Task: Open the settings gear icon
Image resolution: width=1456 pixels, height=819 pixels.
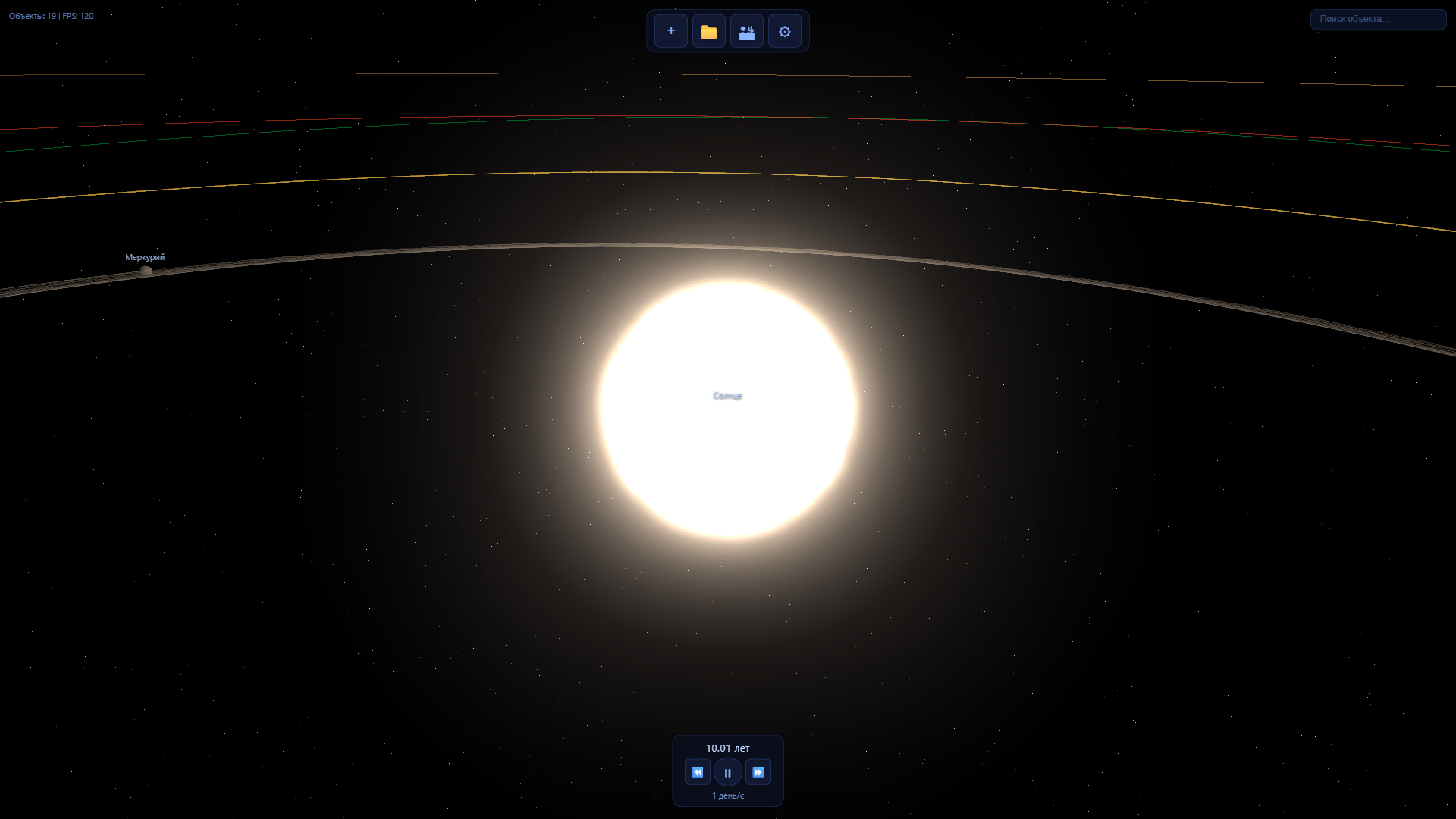Action: pos(784,31)
